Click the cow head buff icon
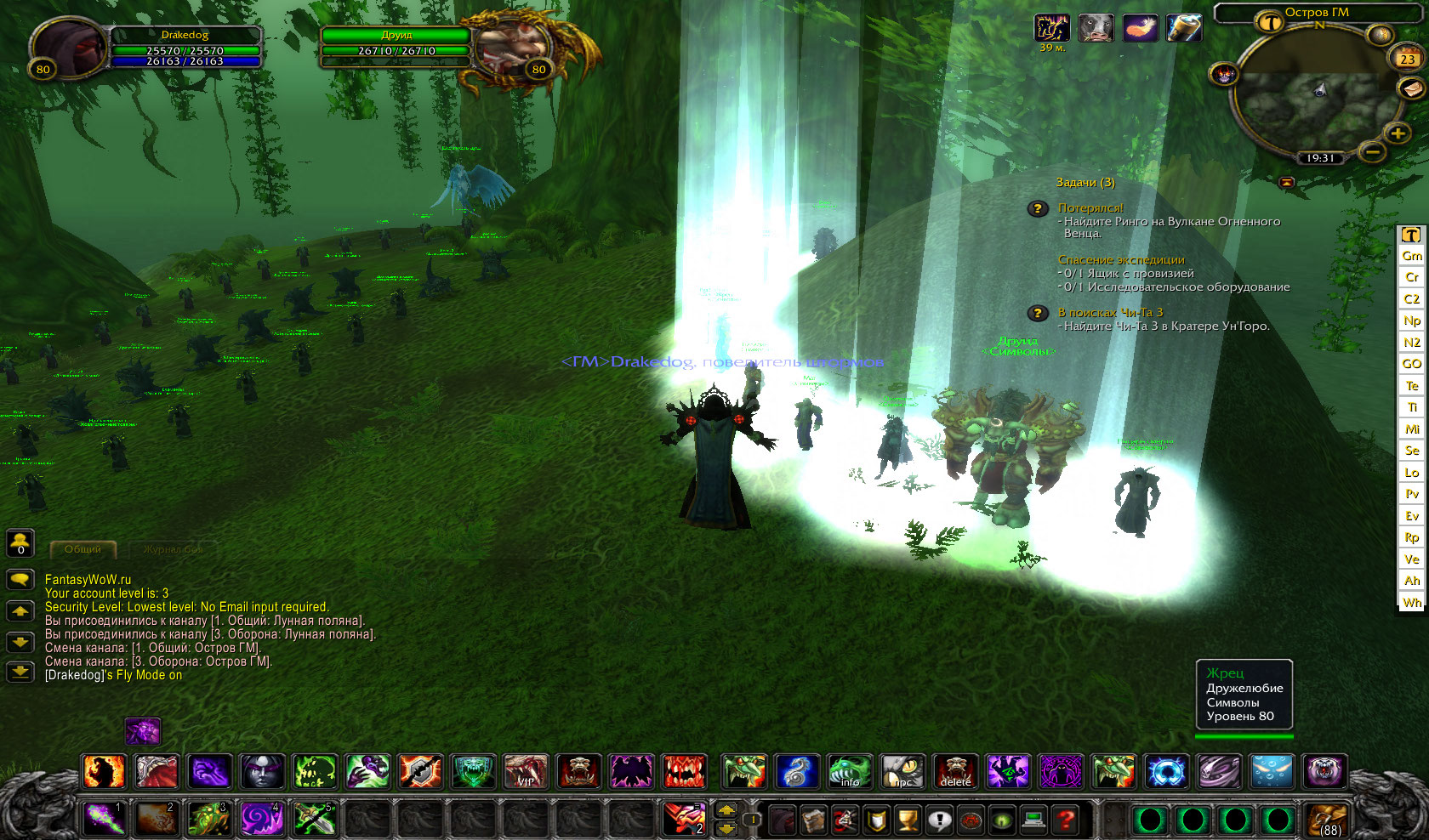 pos(1096,28)
